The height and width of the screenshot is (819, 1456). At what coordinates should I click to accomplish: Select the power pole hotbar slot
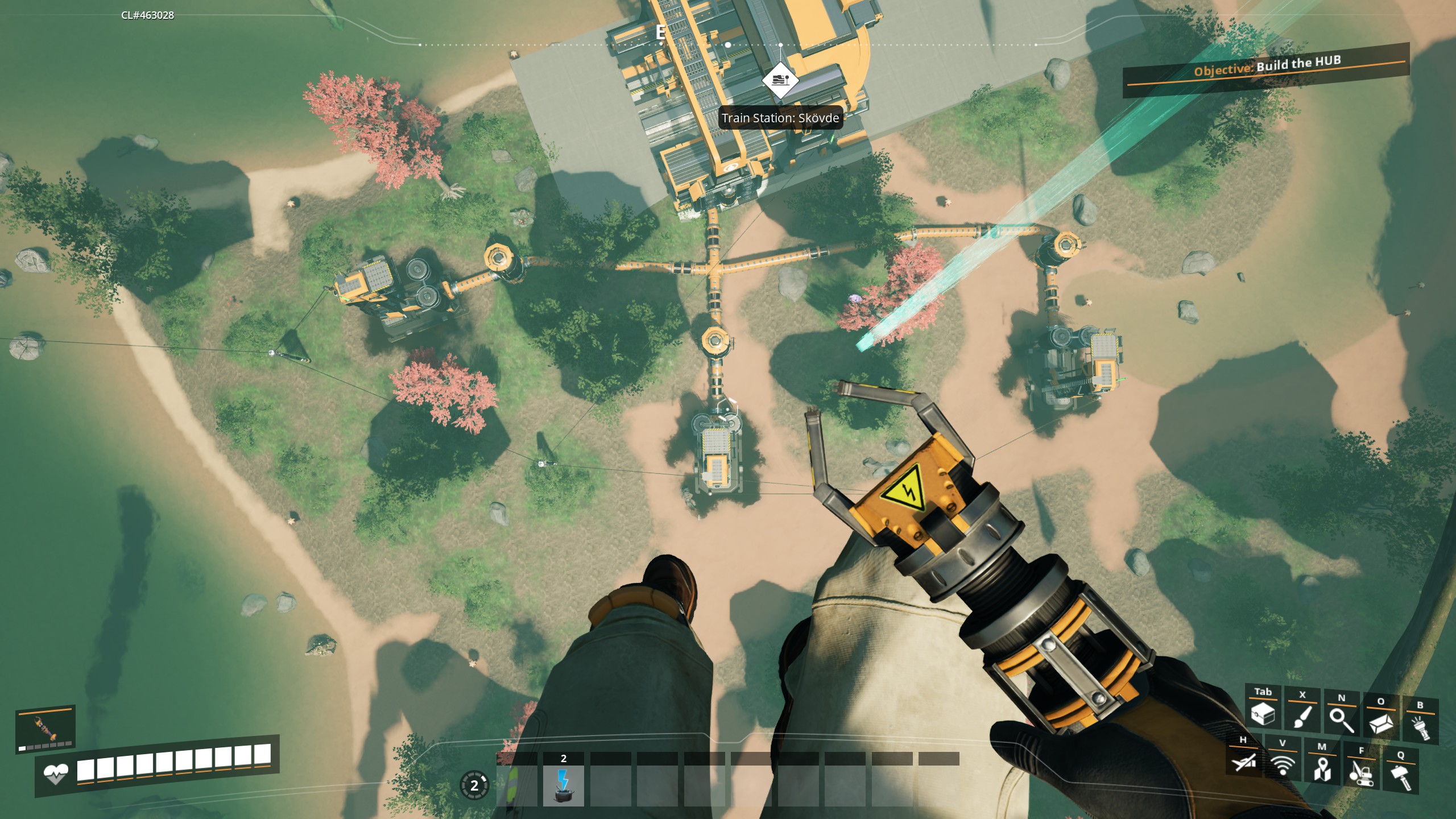(563, 785)
